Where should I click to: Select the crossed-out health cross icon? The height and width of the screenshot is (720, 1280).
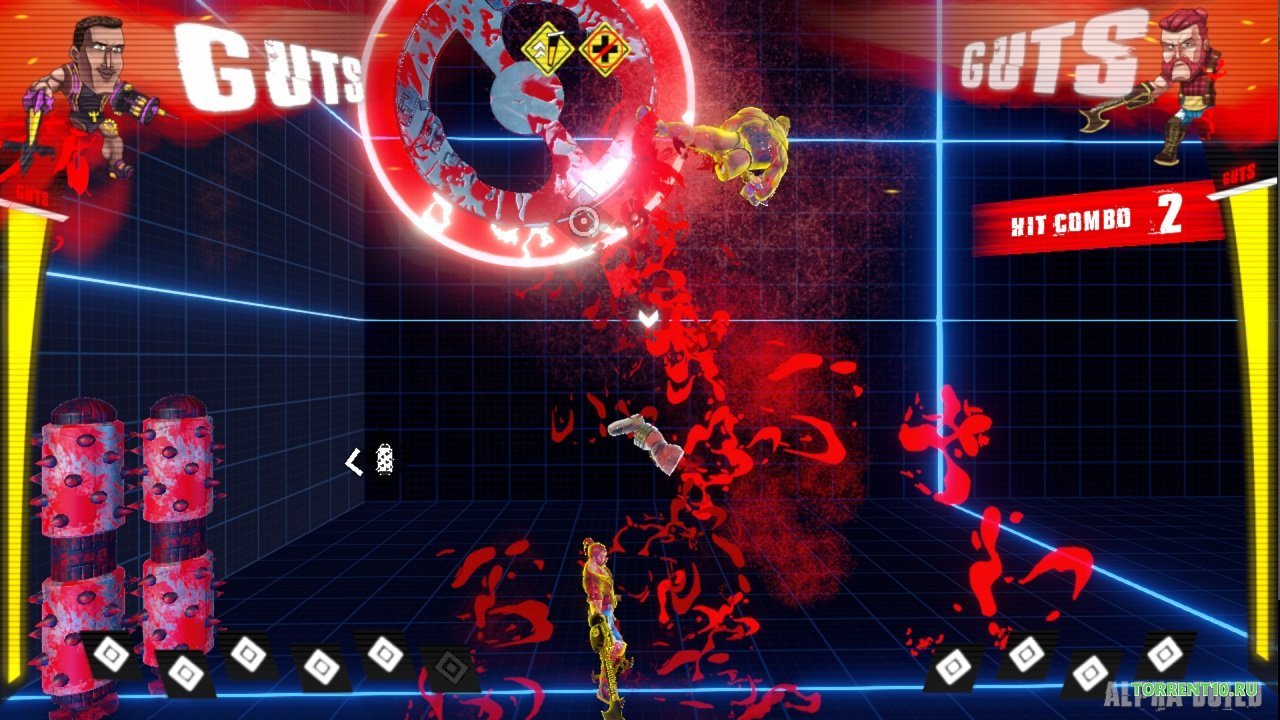click(603, 48)
